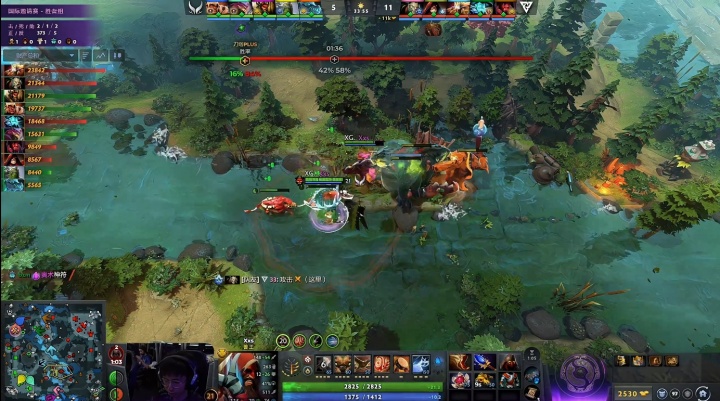720x401 pixels.
Task: Select the first inventory item slot
Action: [x=459, y=362]
